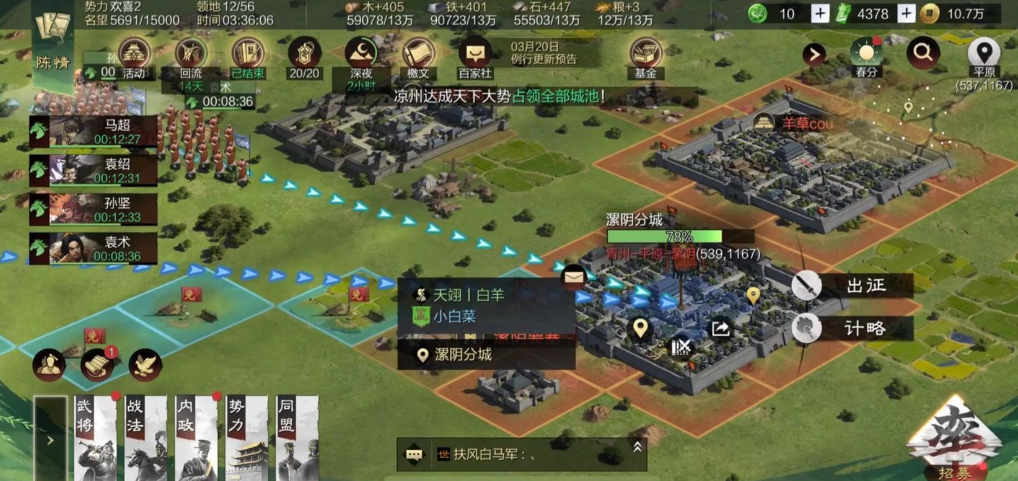Open the 百家社 mail icon
Viewport: 1018px width, 481px height.
pyautogui.click(x=474, y=54)
